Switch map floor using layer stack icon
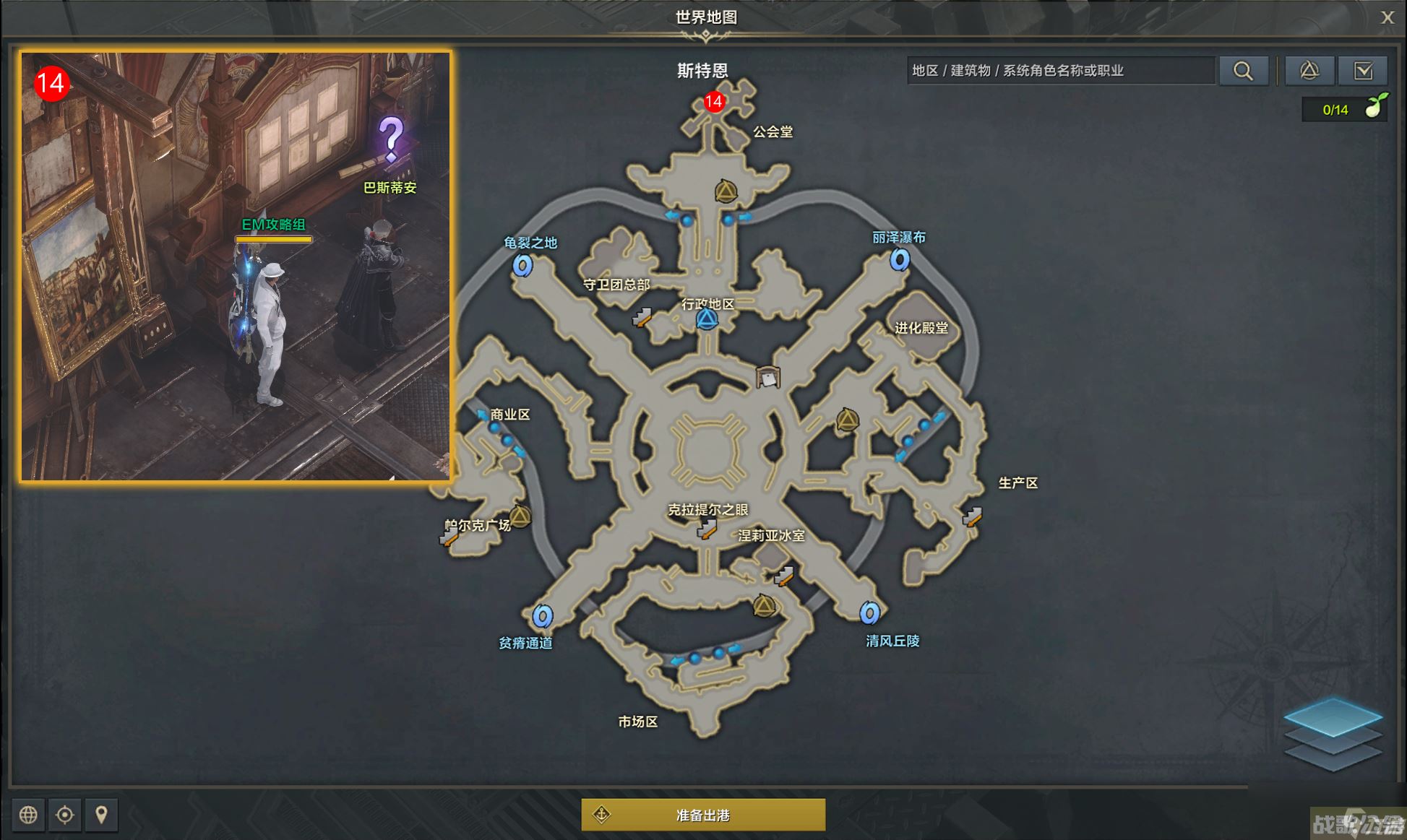Viewport: 1407px width, 840px height. (1333, 733)
